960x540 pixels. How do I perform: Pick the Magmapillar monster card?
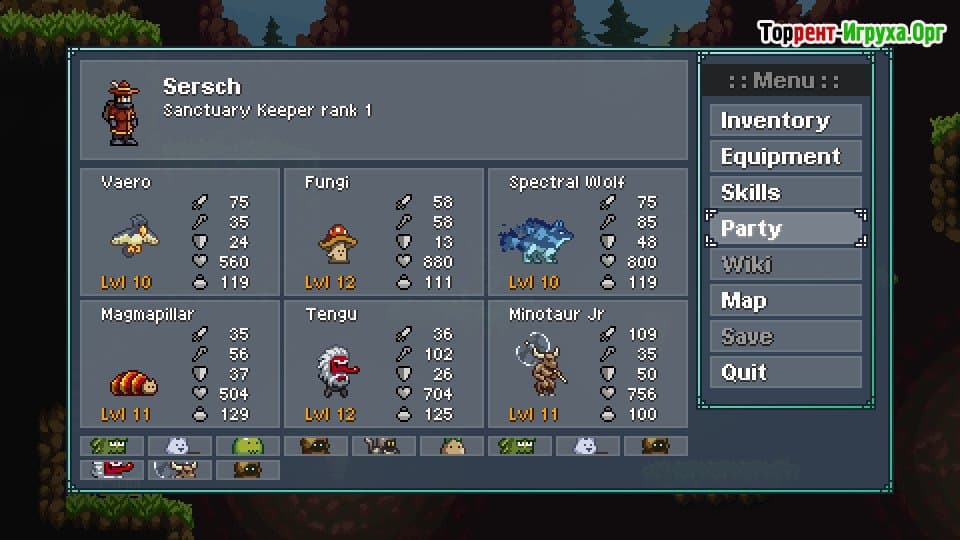click(180, 364)
